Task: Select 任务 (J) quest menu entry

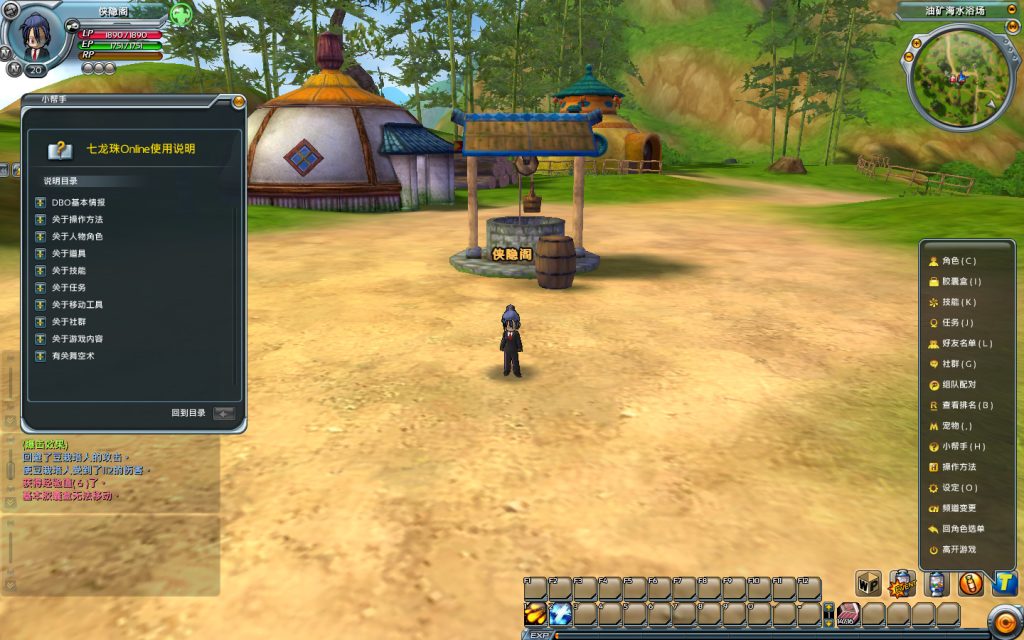Action: coord(951,323)
